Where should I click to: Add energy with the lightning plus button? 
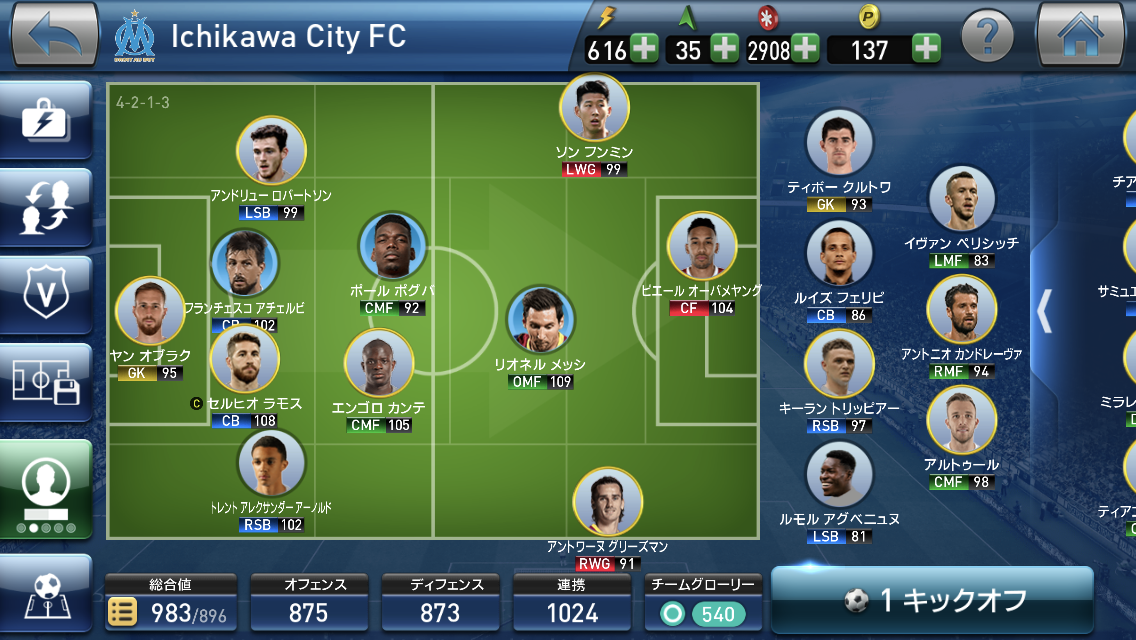click(x=644, y=48)
